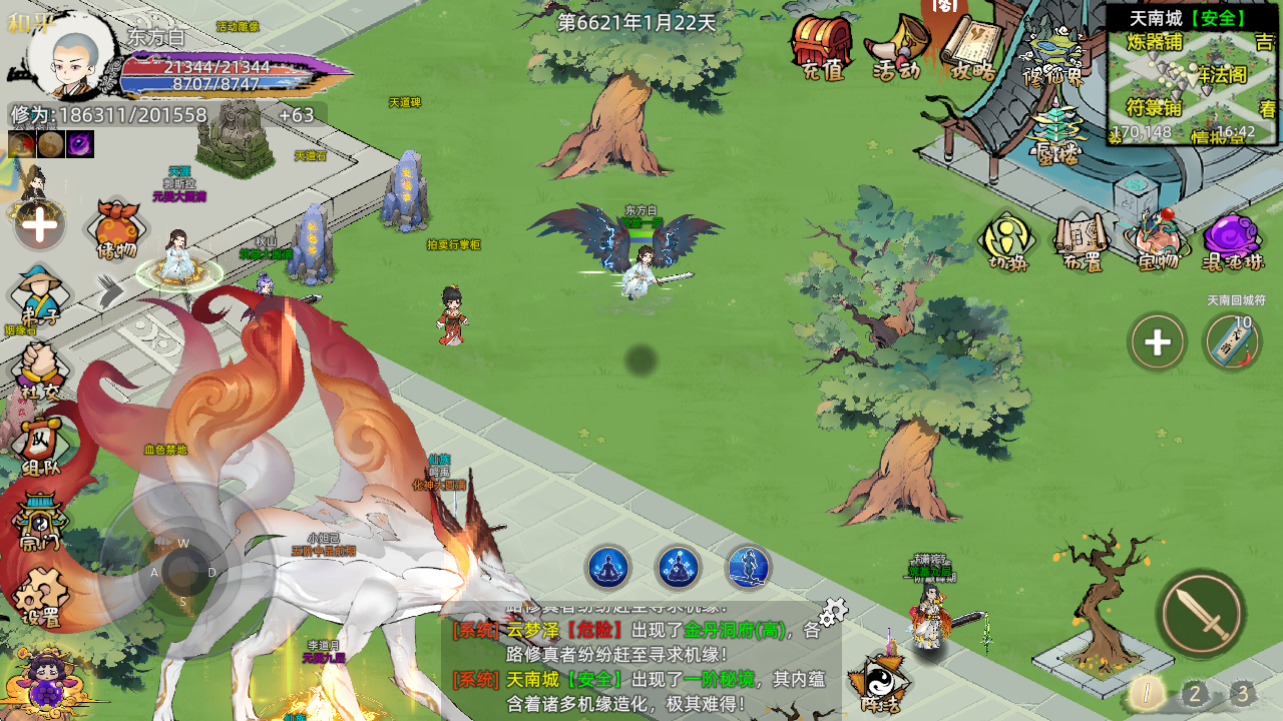Open the 宝物 treasures icon
This screenshot has width=1283, height=721.
coord(1157,241)
